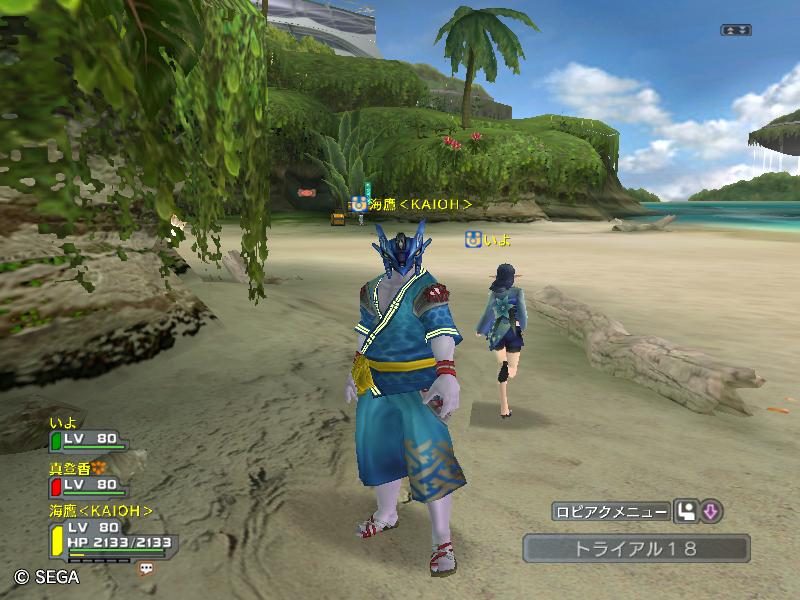
Task: Select the pink down-arrow icon
Action: (x=711, y=512)
